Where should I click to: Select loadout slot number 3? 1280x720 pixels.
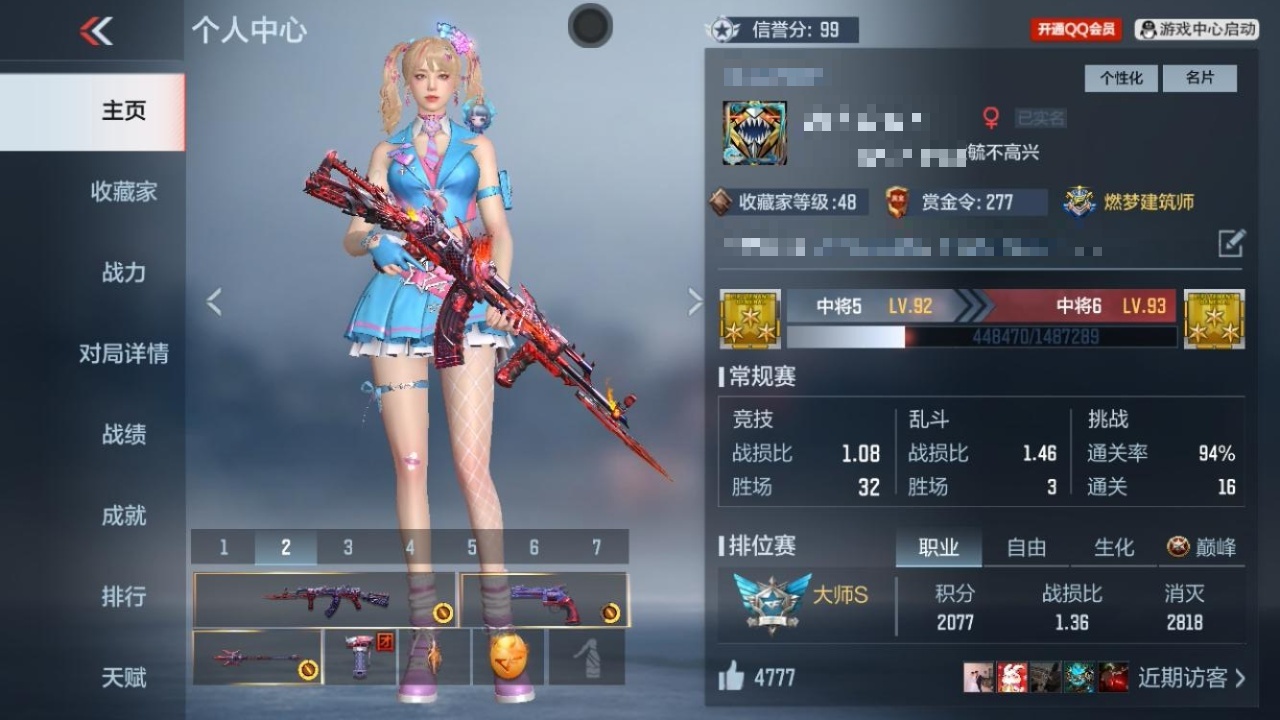point(347,547)
